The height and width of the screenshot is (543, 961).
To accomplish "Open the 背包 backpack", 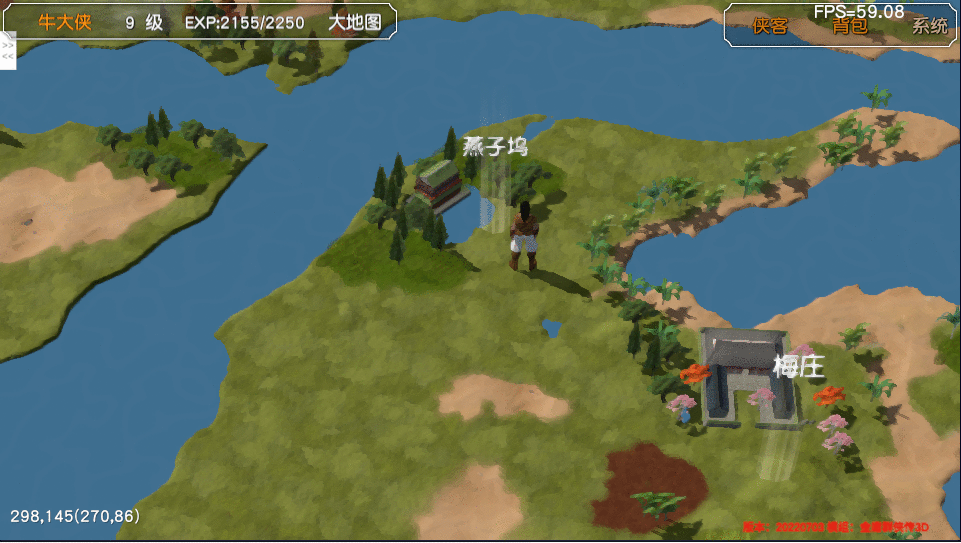I will 850,27.
